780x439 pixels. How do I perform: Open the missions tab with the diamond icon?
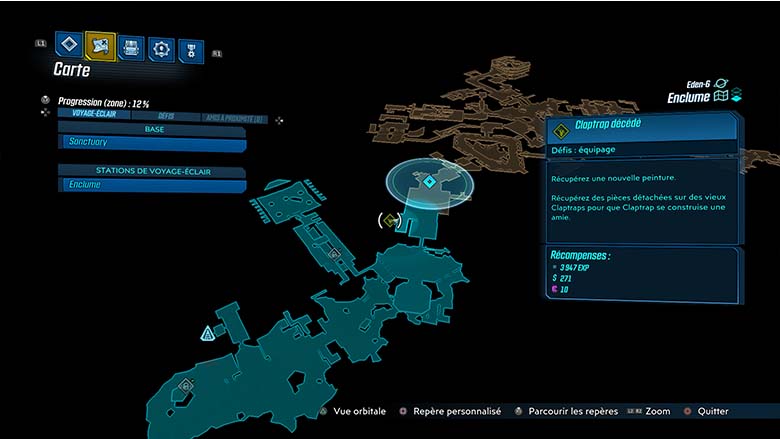coord(68,45)
